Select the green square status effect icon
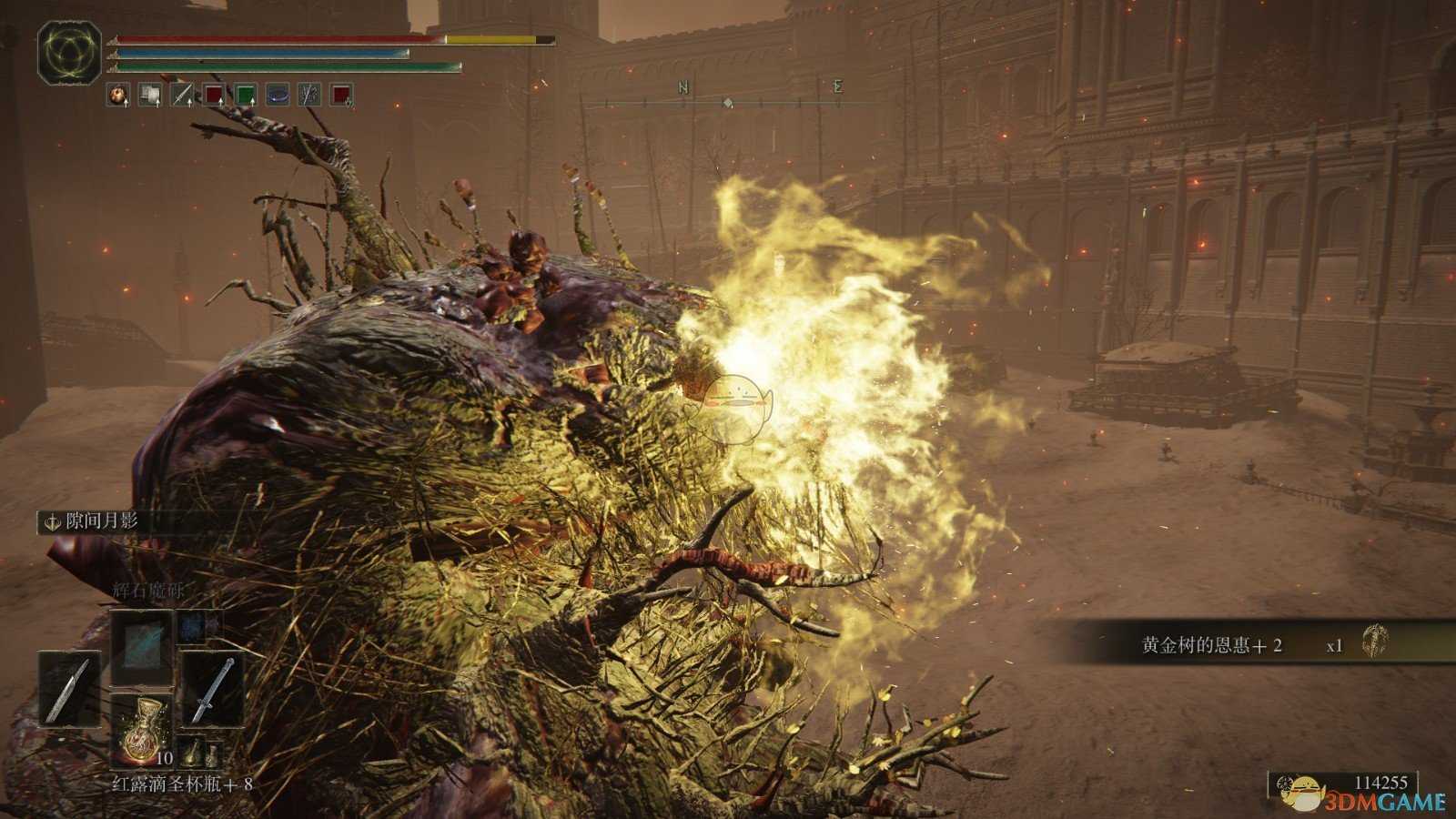Screen dimensions: 1456x819 click(244, 96)
